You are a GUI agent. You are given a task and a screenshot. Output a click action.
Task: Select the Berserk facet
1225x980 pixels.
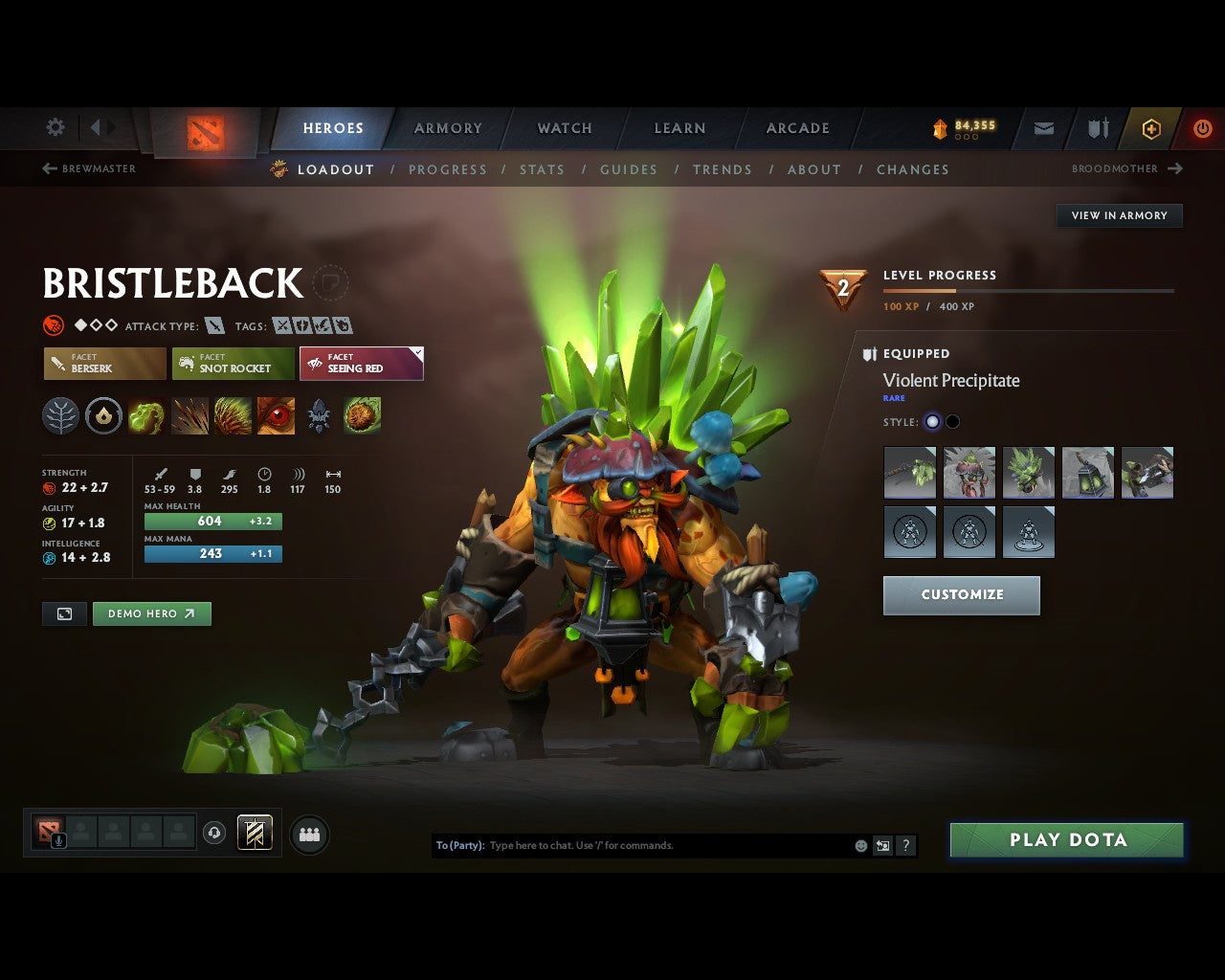tap(105, 364)
